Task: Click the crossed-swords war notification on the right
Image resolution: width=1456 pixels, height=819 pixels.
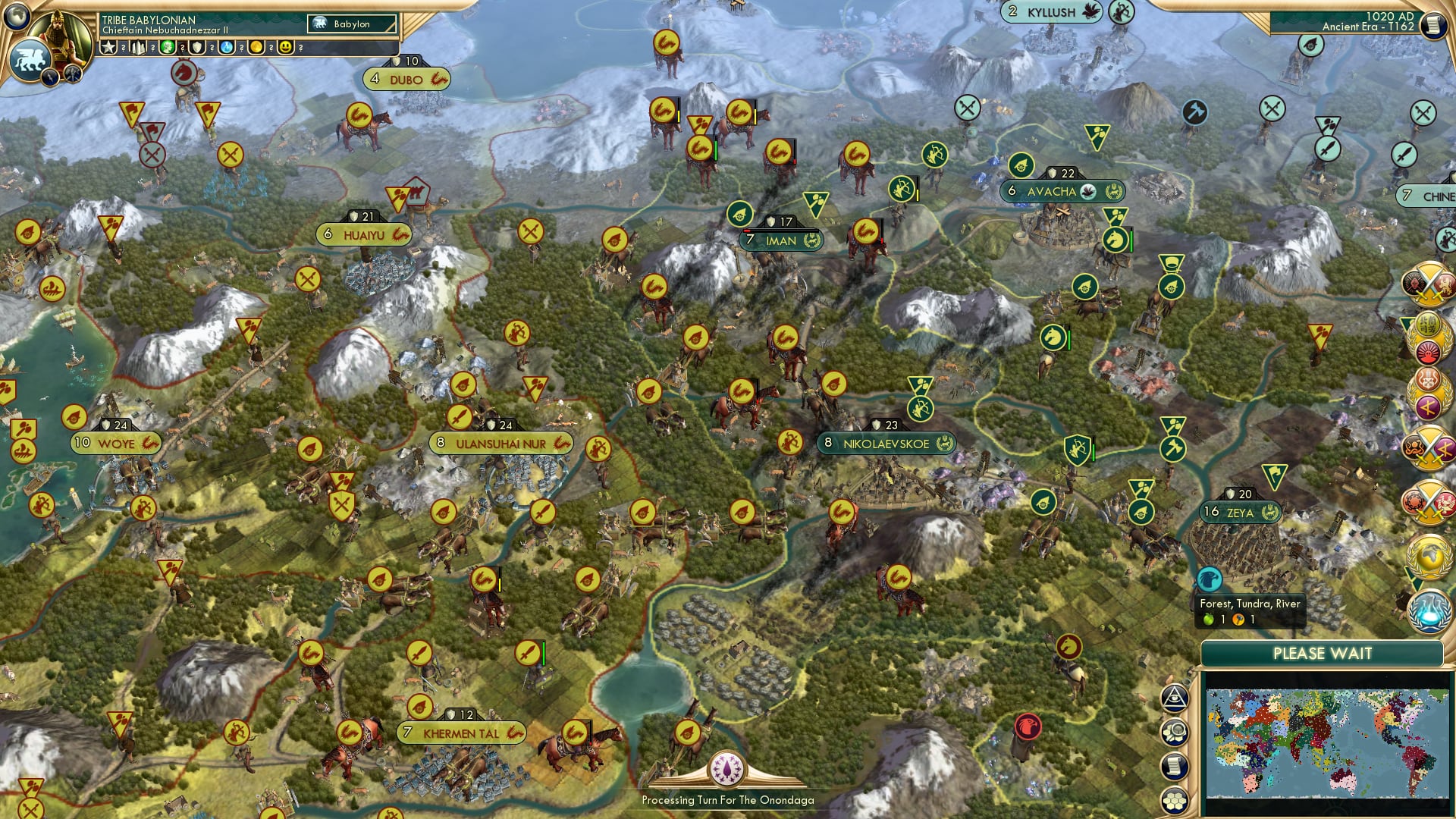Action: click(x=1430, y=287)
